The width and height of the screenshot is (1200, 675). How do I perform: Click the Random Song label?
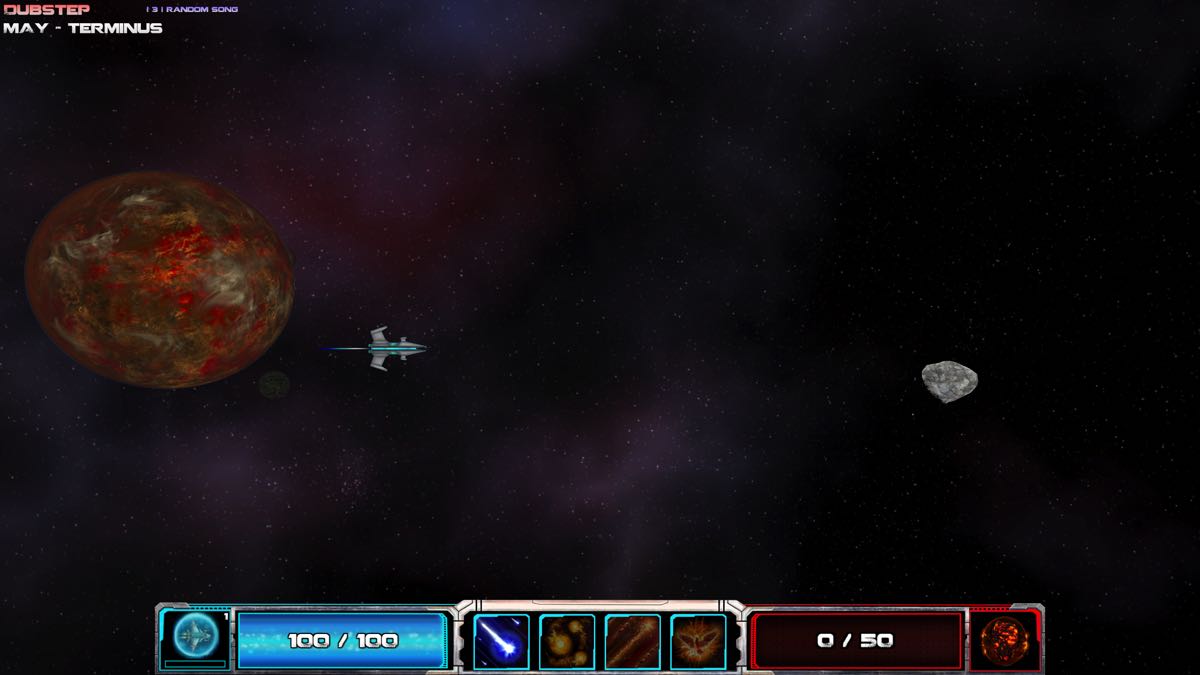coord(201,10)
